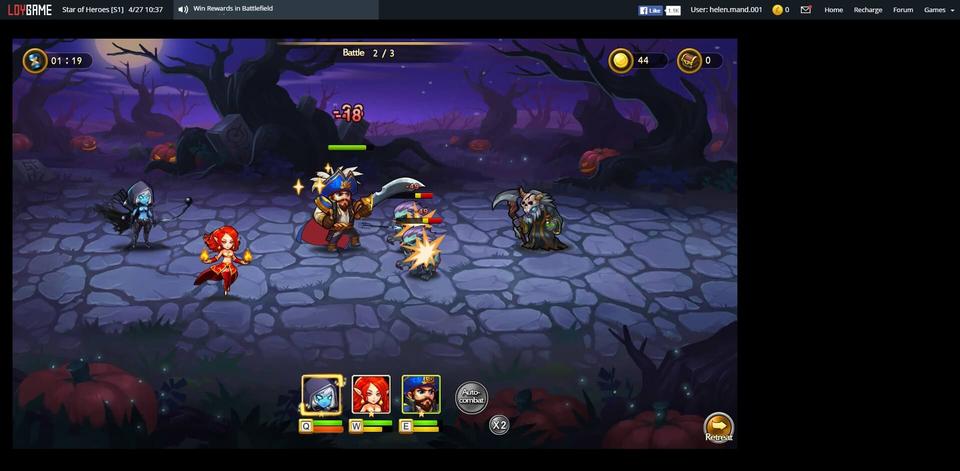Image resolution: width=960 pixels, height=471 pixels.
Task: Open the mail envelope icon
Action: point(806,10)
